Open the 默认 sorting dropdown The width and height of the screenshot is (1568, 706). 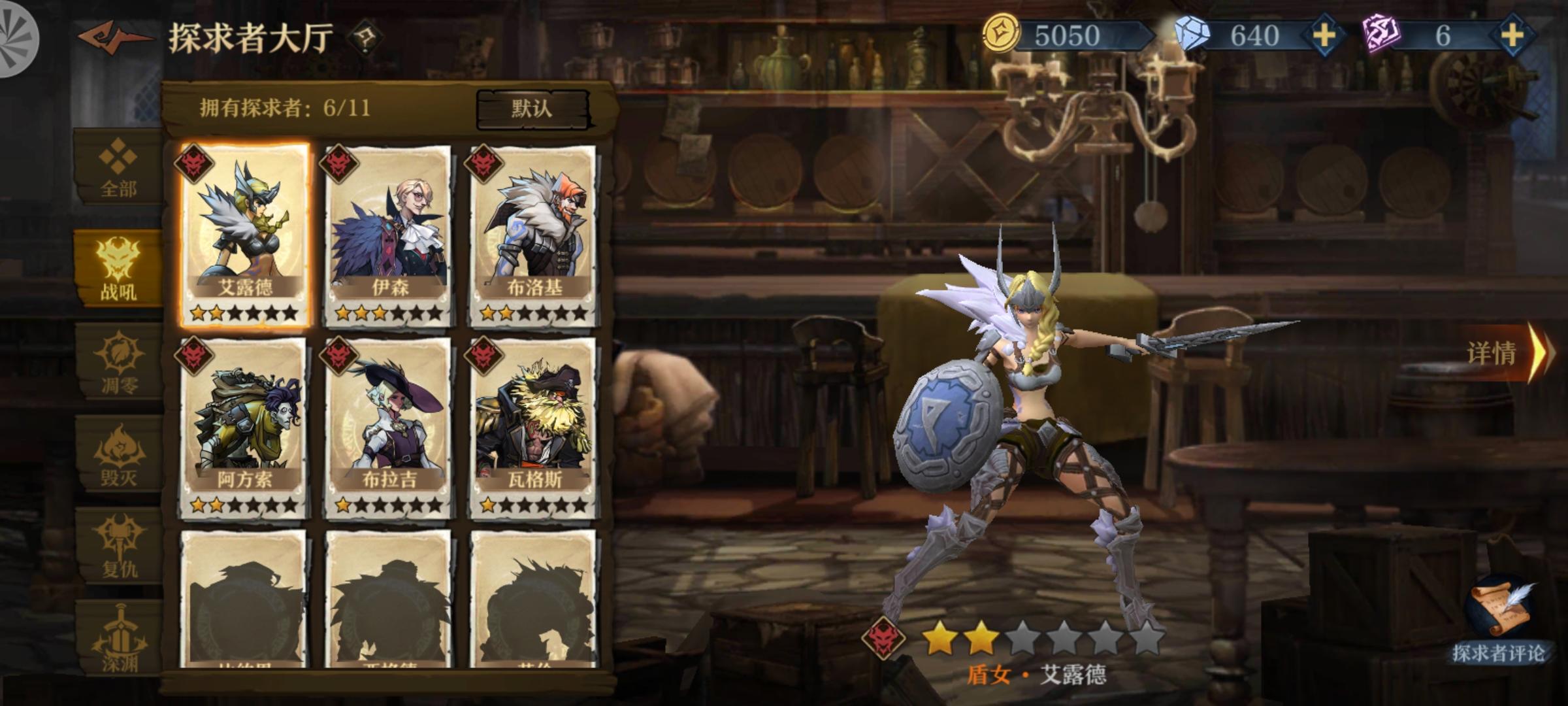(532, 108)
